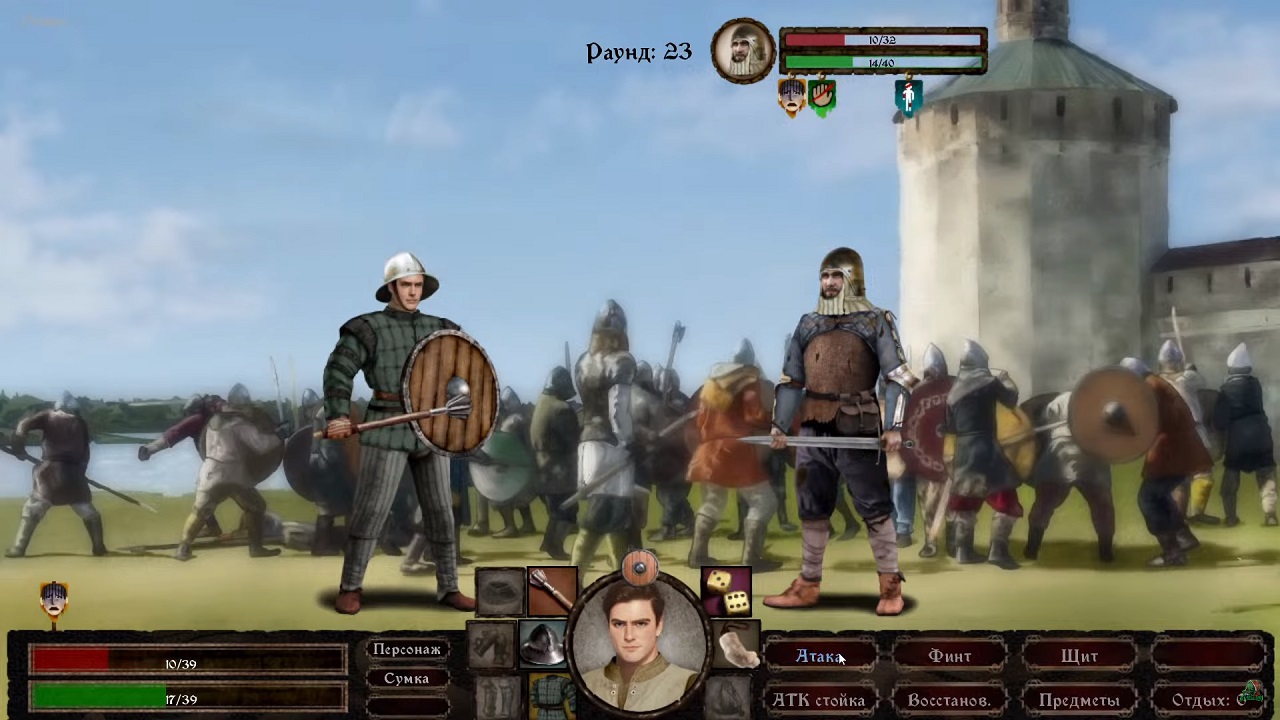Click the Восстанов. button
This screenshot has height=720, width=1280.
tap(949, 700)
